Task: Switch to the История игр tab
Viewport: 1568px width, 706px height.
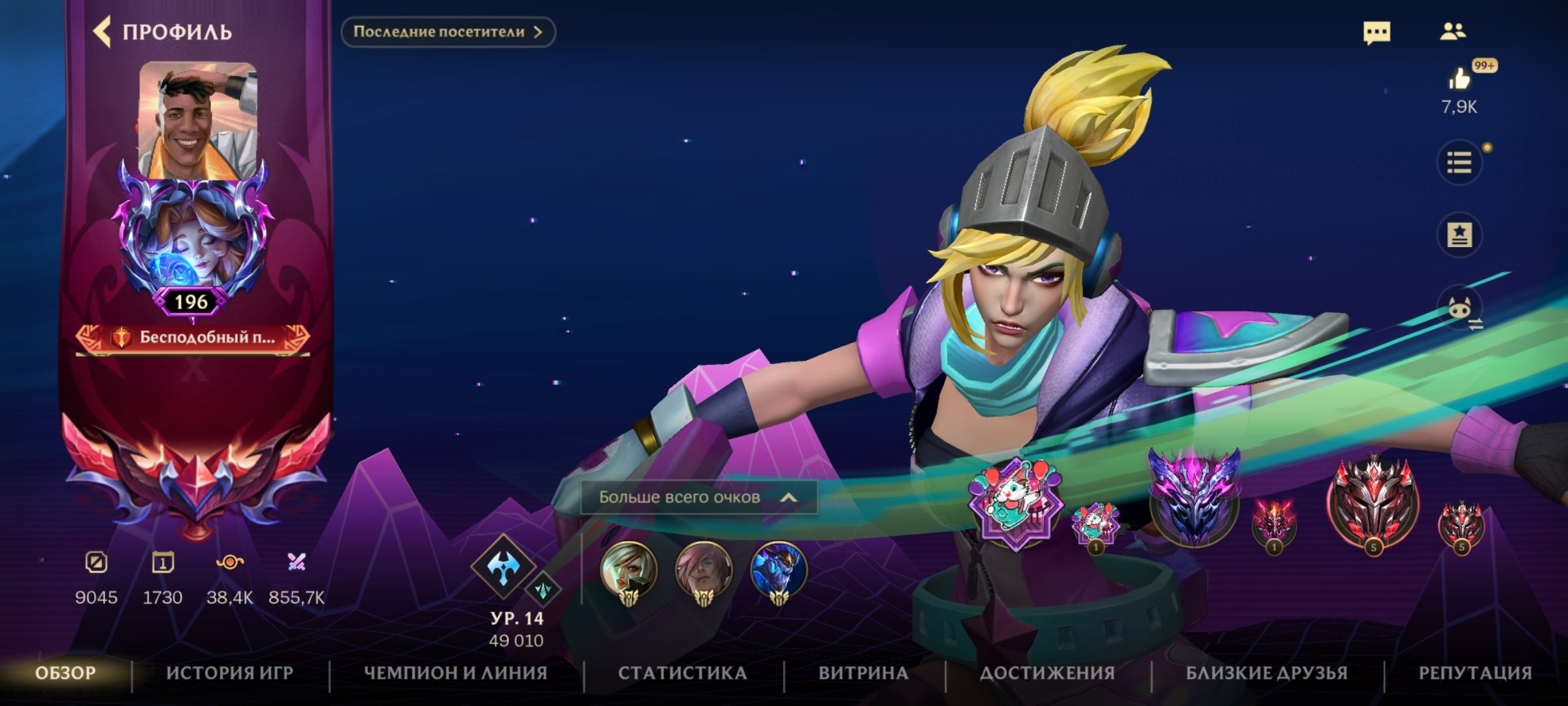Action: coord(229,673)
